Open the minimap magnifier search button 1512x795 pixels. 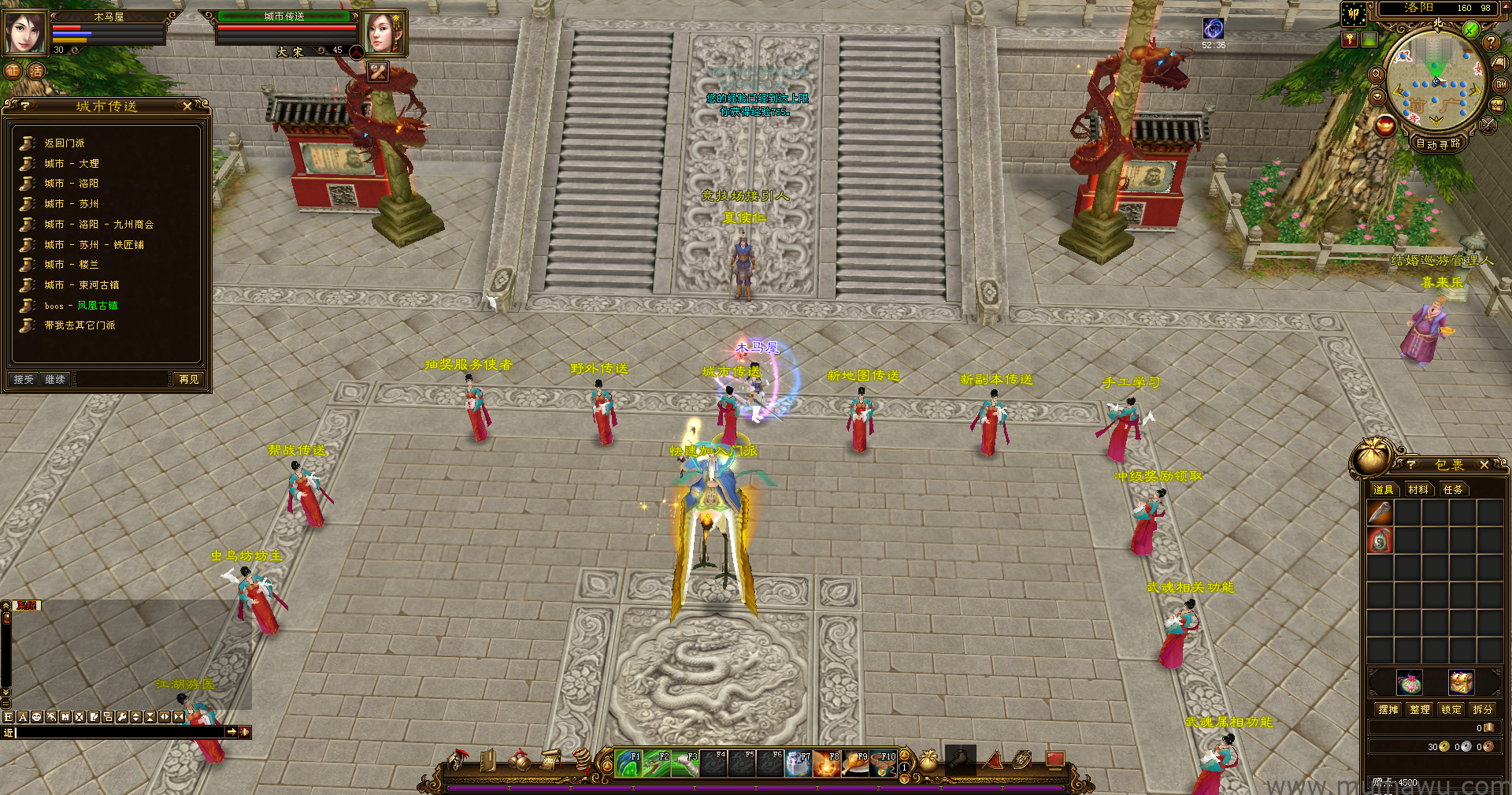pyautogui.click(x=1377, y=74)
